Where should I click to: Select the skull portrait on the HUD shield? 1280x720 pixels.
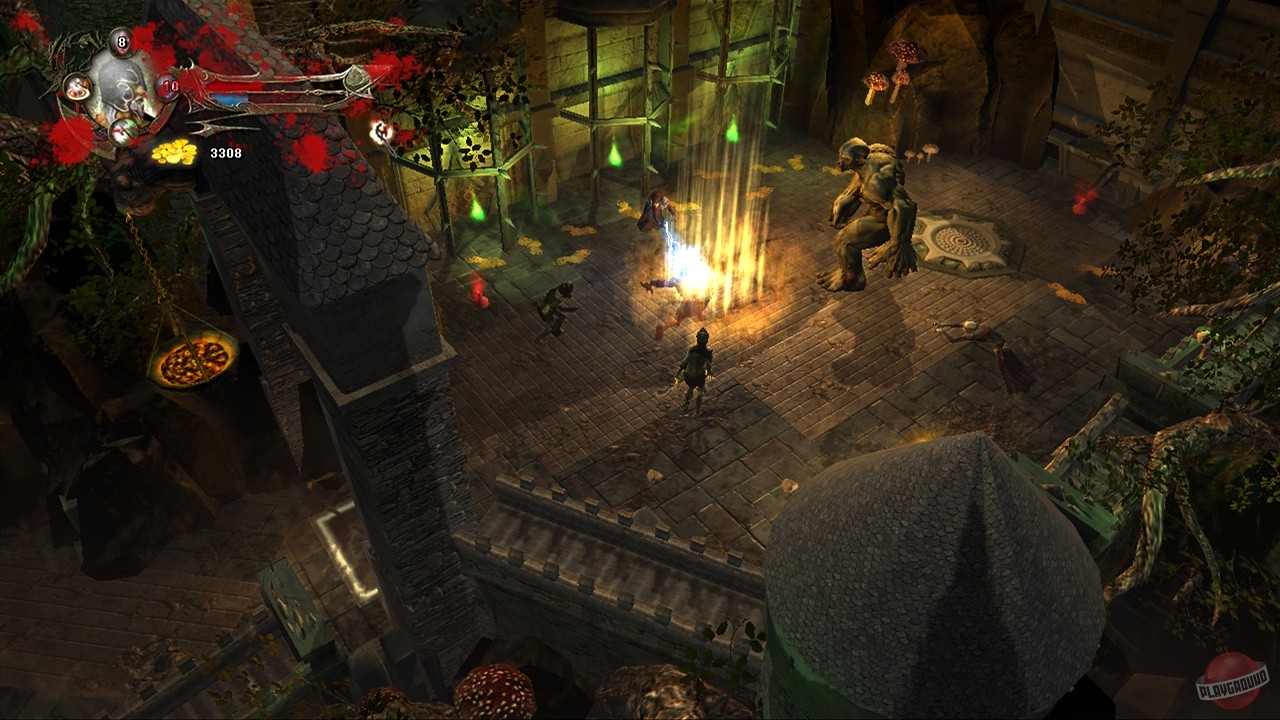(122, 88)
